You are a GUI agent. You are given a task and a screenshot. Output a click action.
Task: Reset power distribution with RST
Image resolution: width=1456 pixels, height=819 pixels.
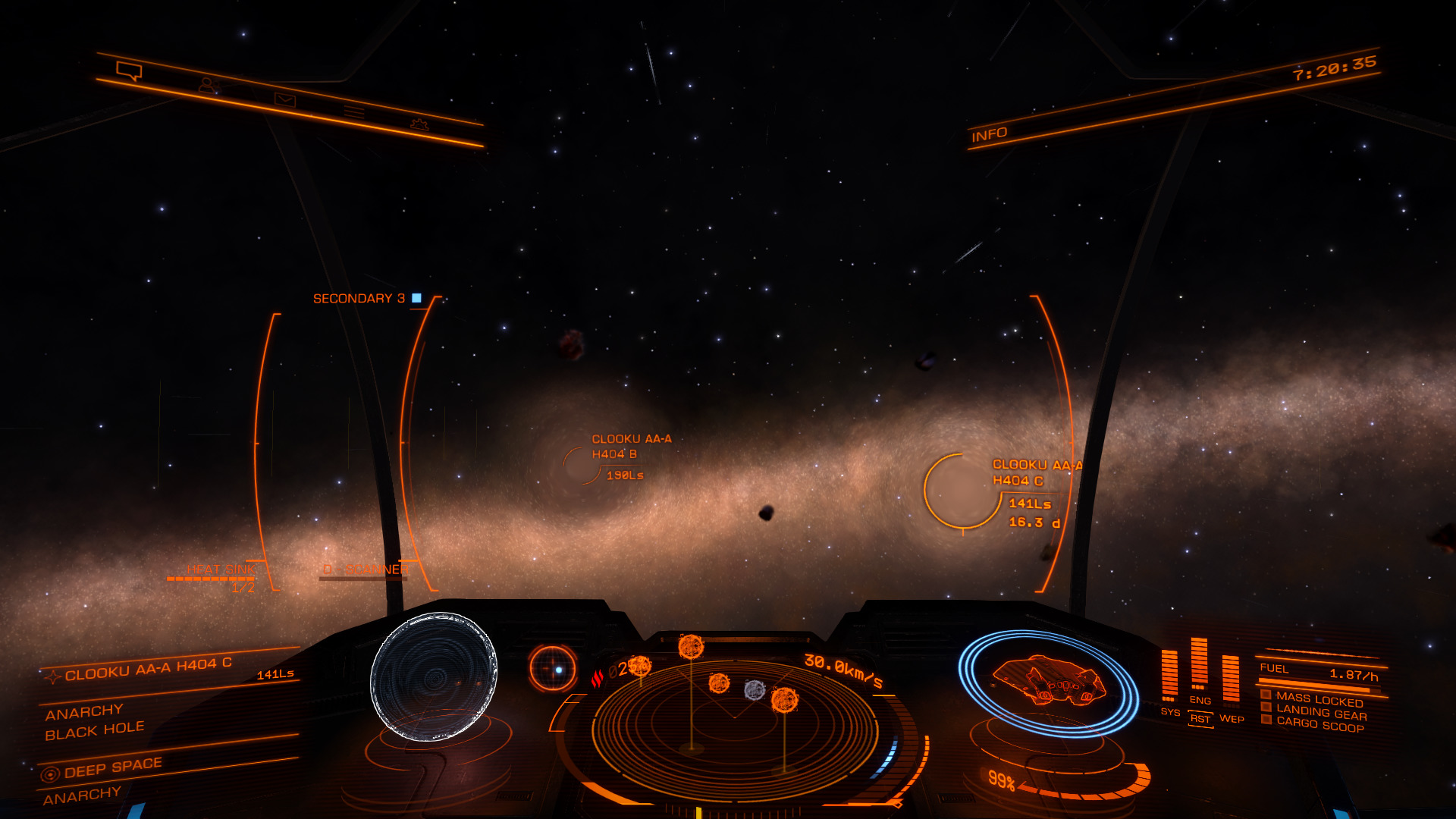coord(1200,719)
